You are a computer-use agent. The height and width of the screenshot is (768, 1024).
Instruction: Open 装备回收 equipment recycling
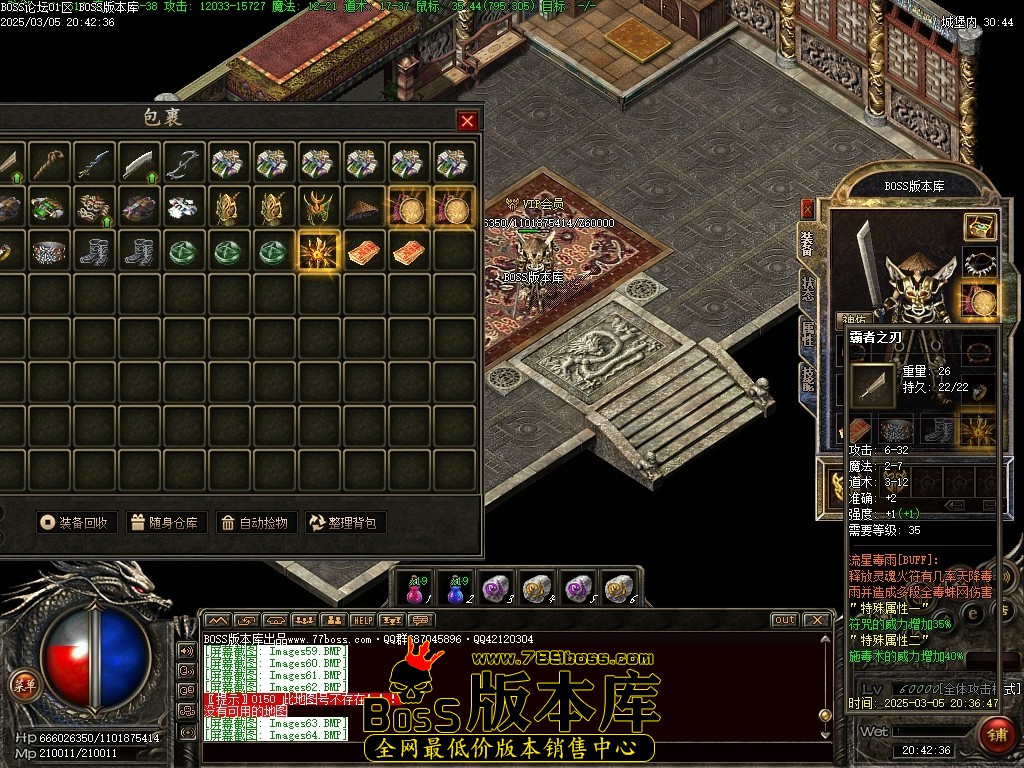(x=78, y=522)
